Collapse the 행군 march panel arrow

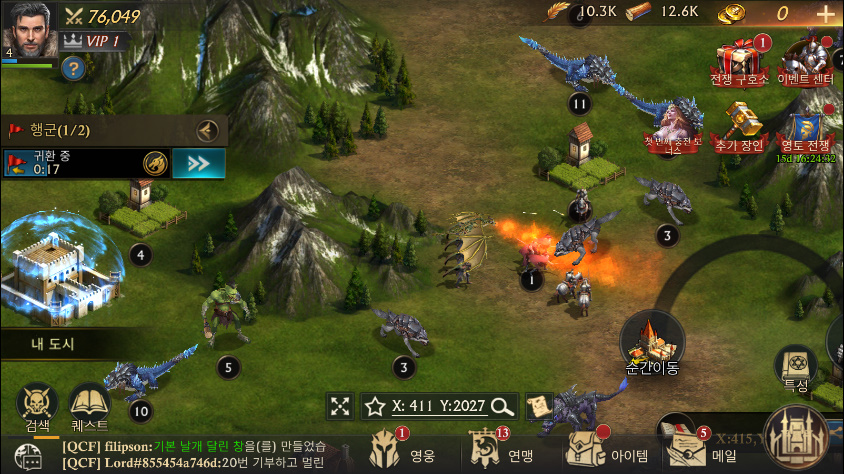click(x=207, y=130)
